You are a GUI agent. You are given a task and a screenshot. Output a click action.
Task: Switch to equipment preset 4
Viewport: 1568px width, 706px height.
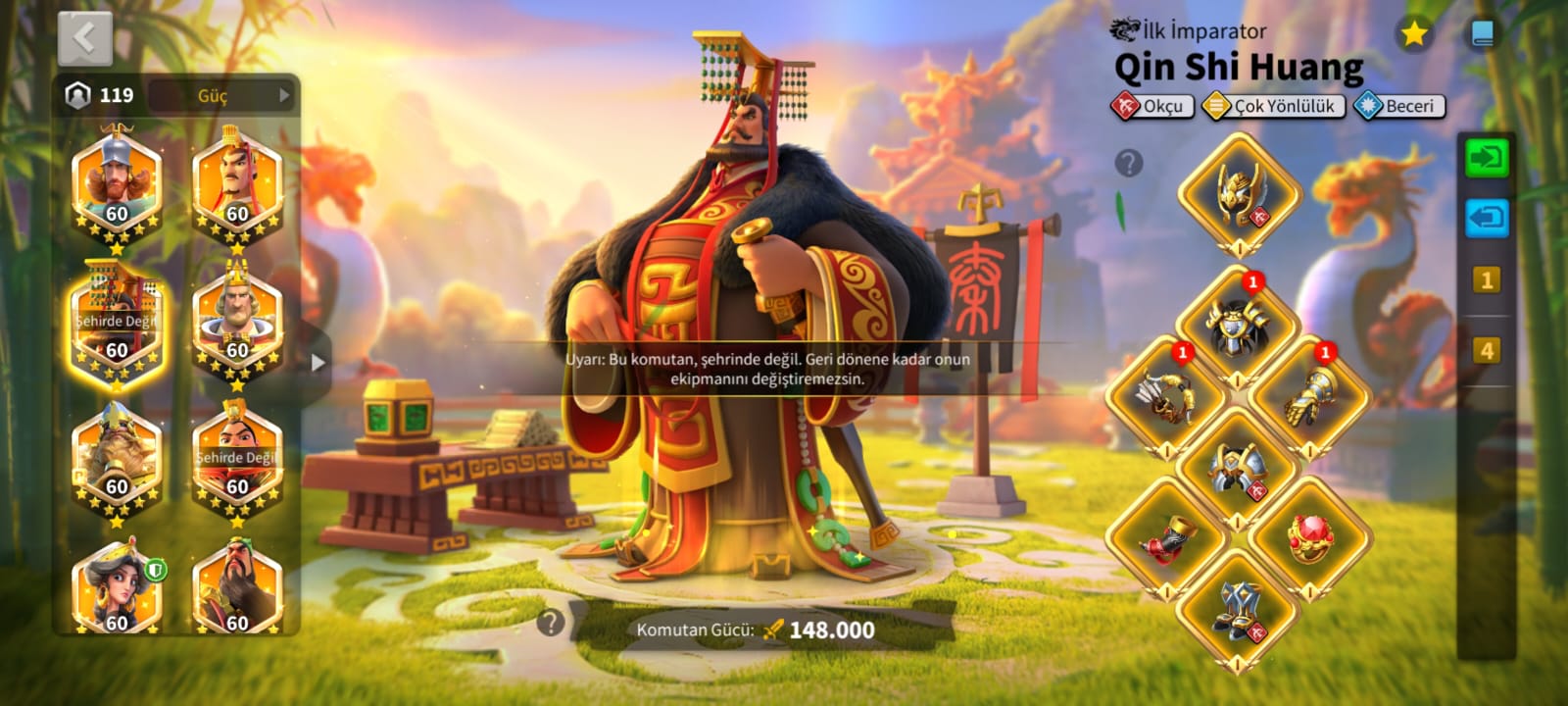click(1486, 350)
